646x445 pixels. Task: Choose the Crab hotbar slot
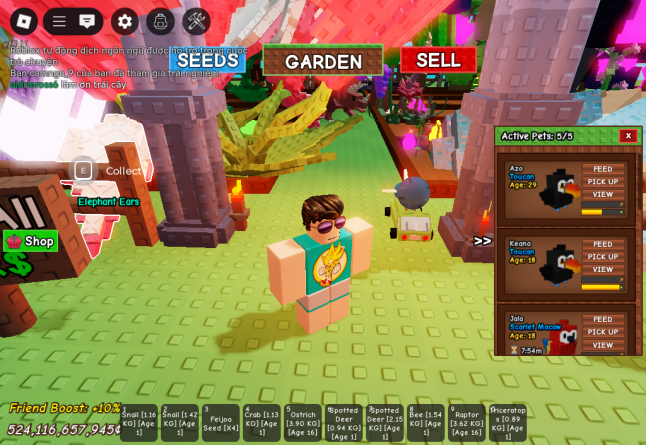point(262,423)
